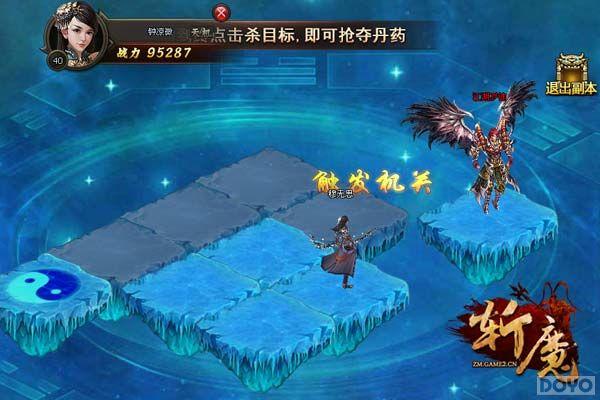The height and width of the screenshot is (400, 600).
Task: Click the 退出副本 exit dungeon button
Action: [571, 74]
